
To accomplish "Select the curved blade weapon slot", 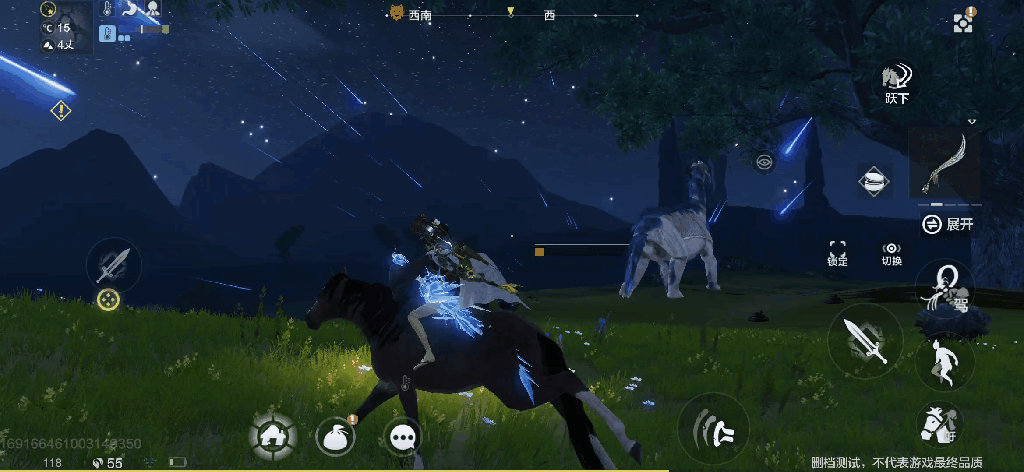I will [944, 163].
